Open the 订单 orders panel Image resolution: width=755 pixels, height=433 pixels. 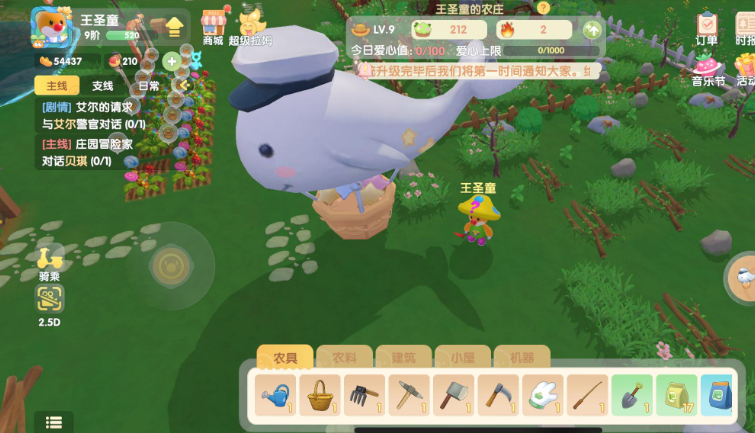(x=707, y=28)
